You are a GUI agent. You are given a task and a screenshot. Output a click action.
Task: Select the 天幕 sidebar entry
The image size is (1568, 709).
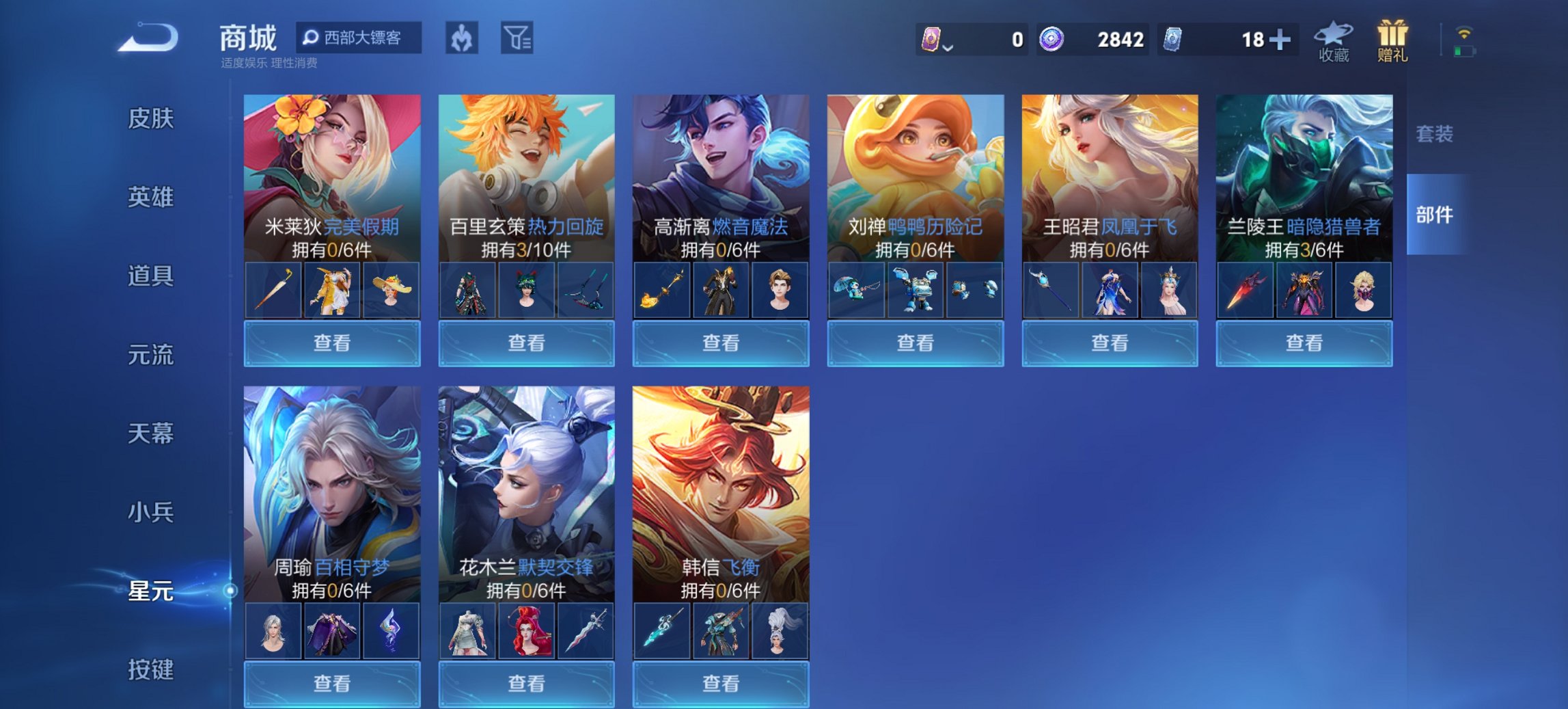click(x=151, y=433)
